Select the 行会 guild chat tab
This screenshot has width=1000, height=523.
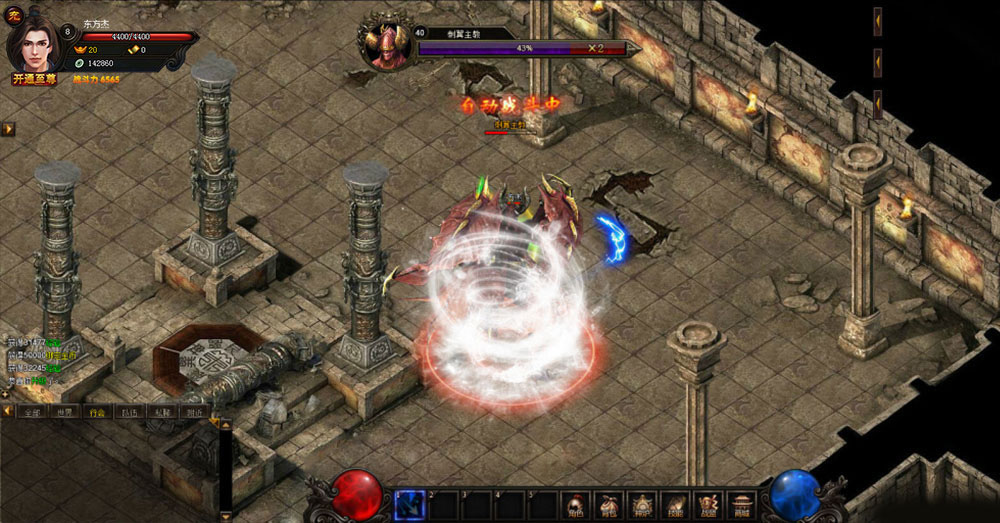coord(97,412)
